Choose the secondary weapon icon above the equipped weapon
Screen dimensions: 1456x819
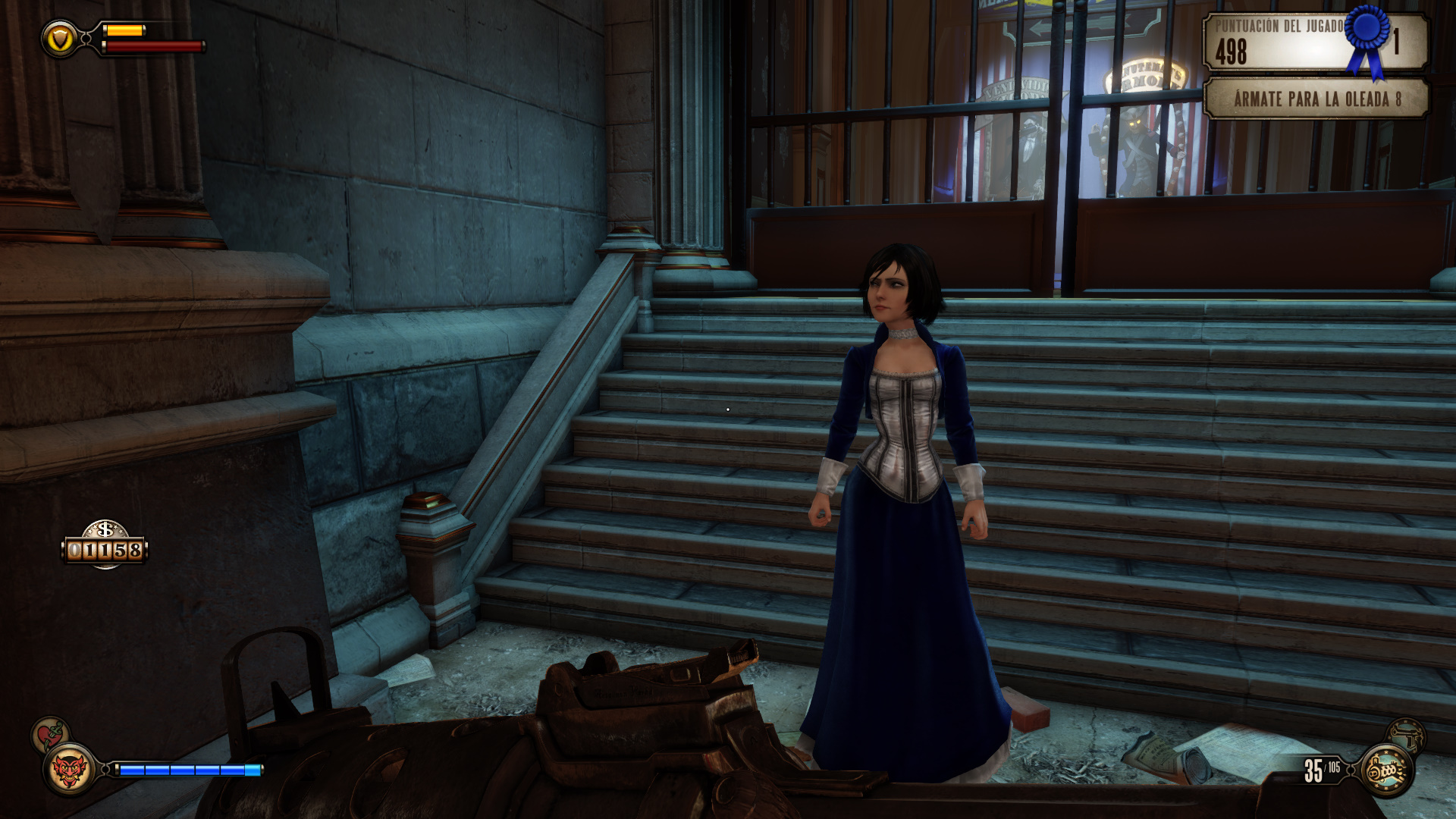[x=1407, y=735]
